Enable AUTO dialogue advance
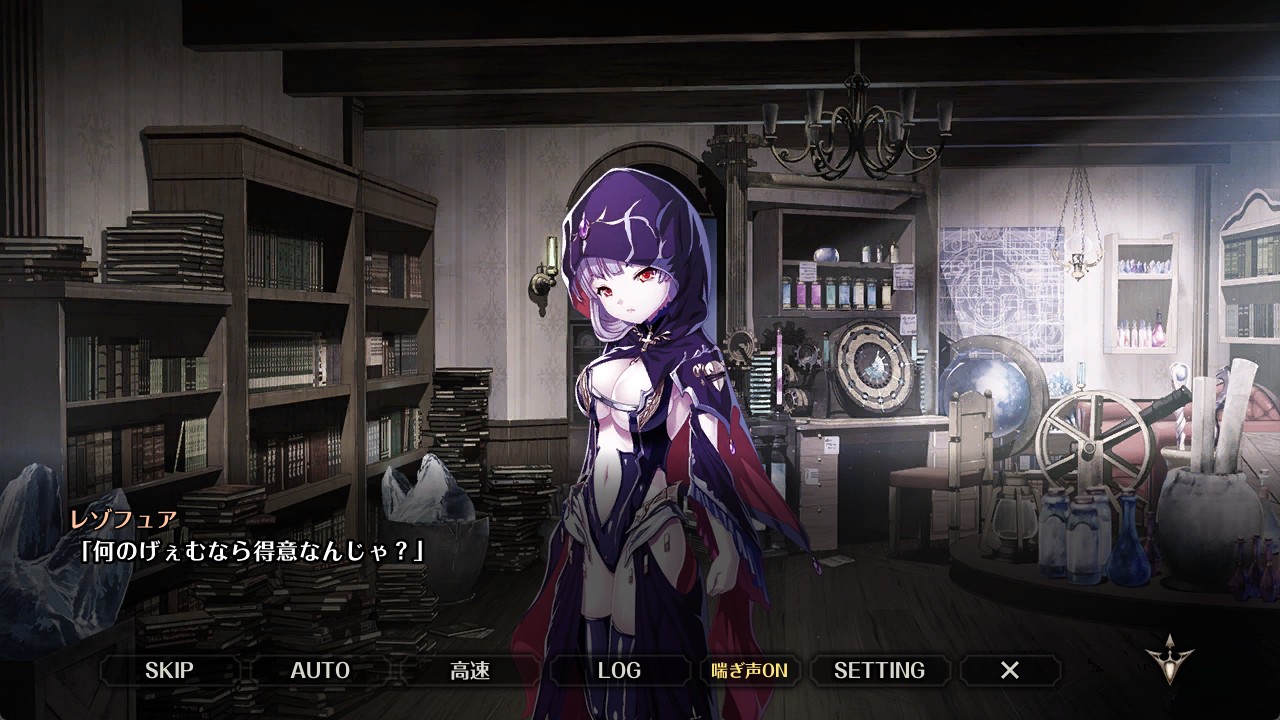Viewport: 1280px width, 720px height. (320, 670)
